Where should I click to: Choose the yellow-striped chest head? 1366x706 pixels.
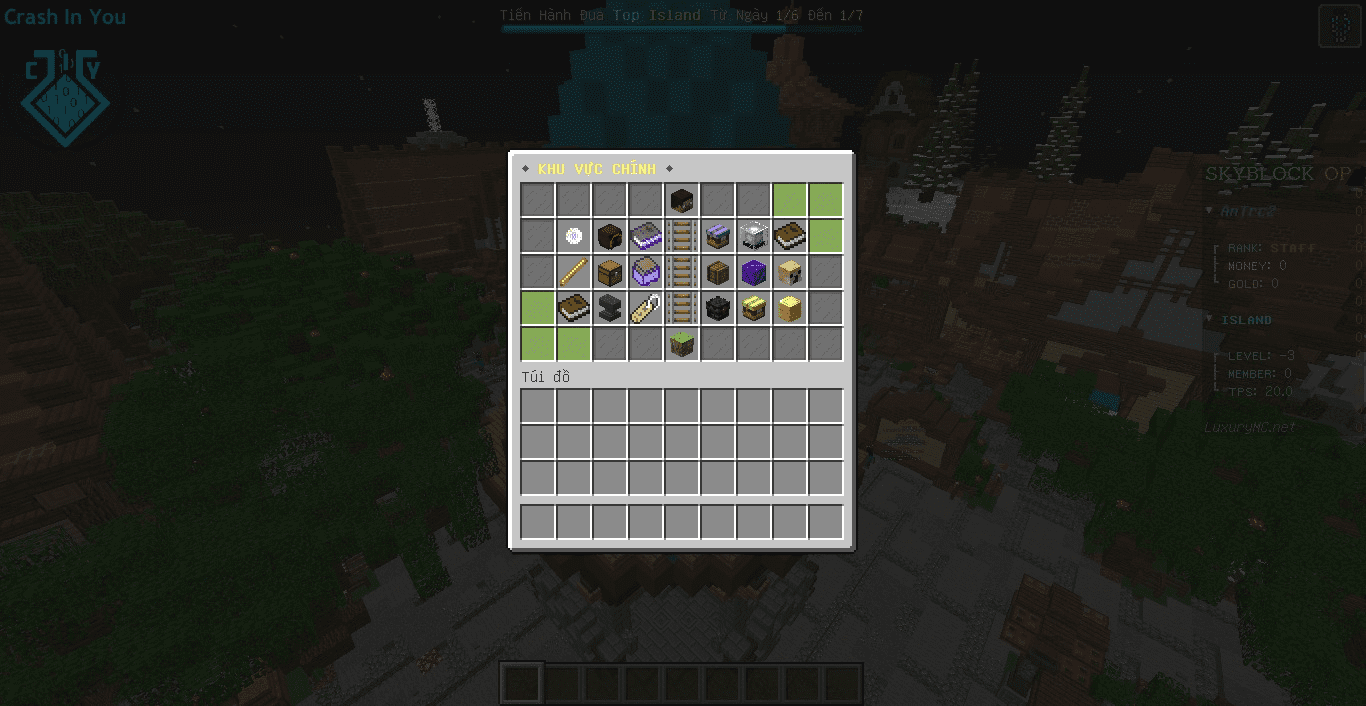click(x=754, y=308)
